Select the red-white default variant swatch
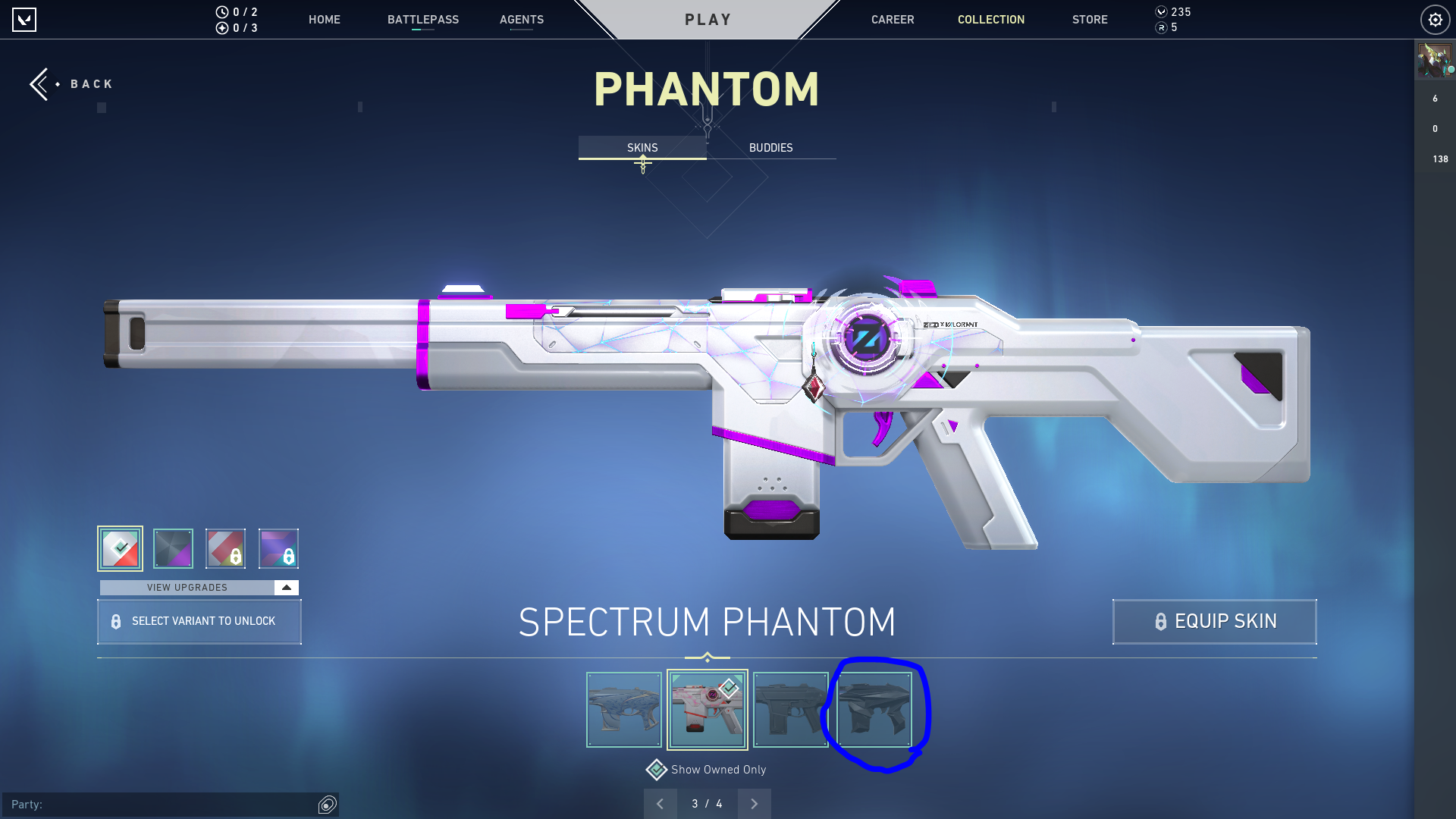Image resolution: width=1456 pixels, height=819 pixels. pyautogui.click(x=120, y=548)
